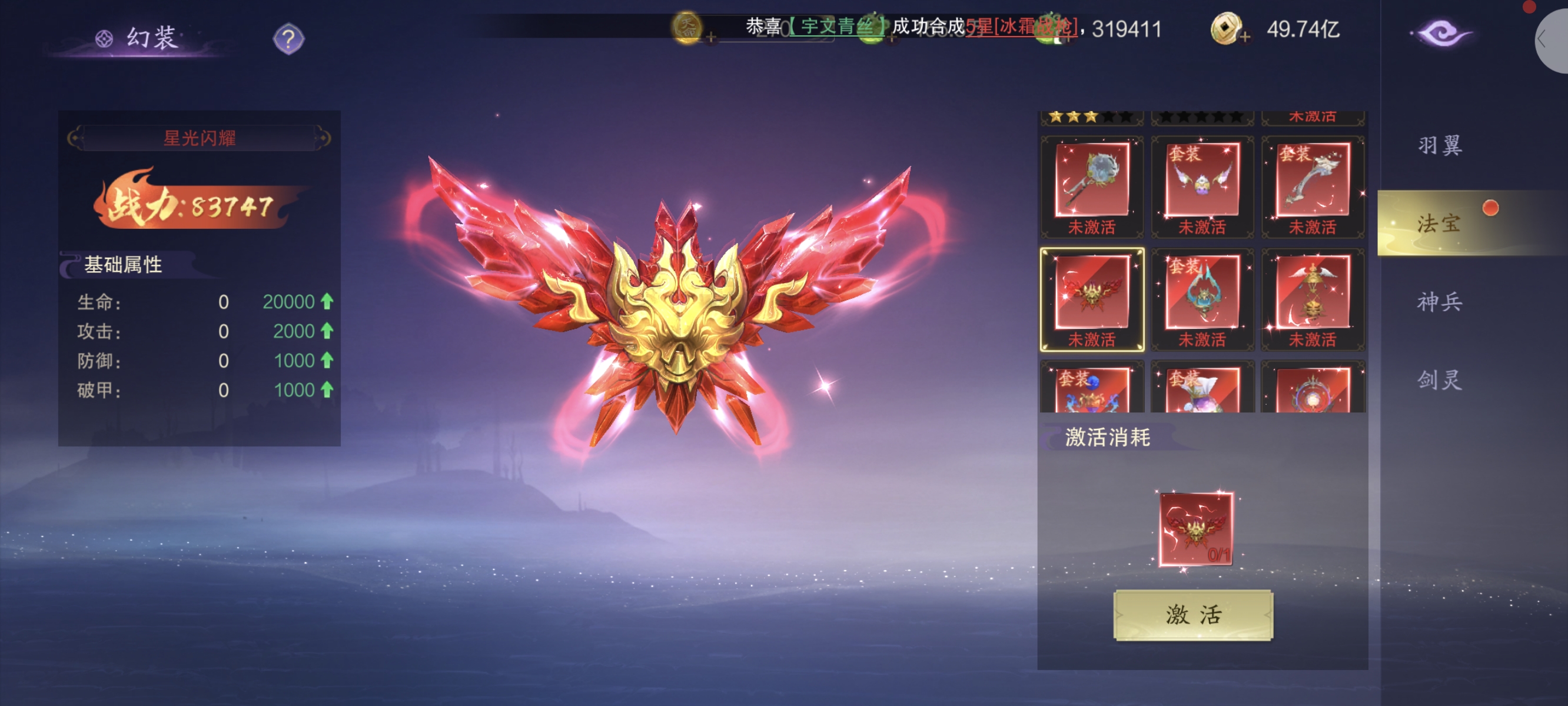
Task: Switch to the 羽翼 wings tab
Action: click(1439, 145)
